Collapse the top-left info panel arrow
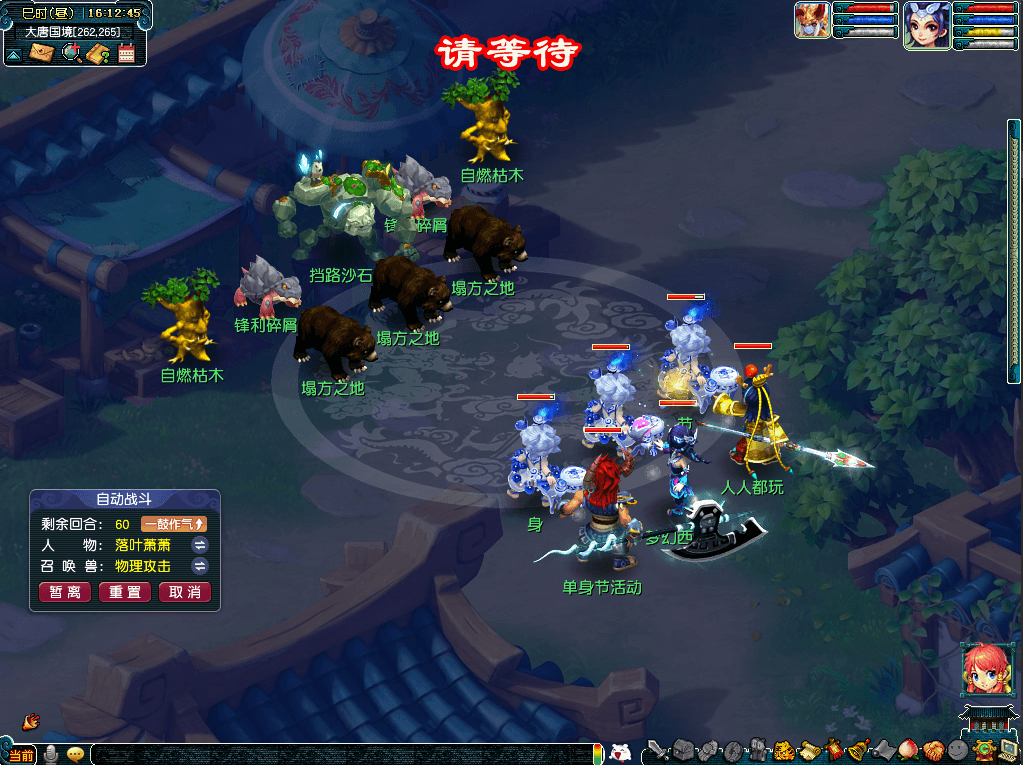 pyautogui.click(x=14, y=54)
